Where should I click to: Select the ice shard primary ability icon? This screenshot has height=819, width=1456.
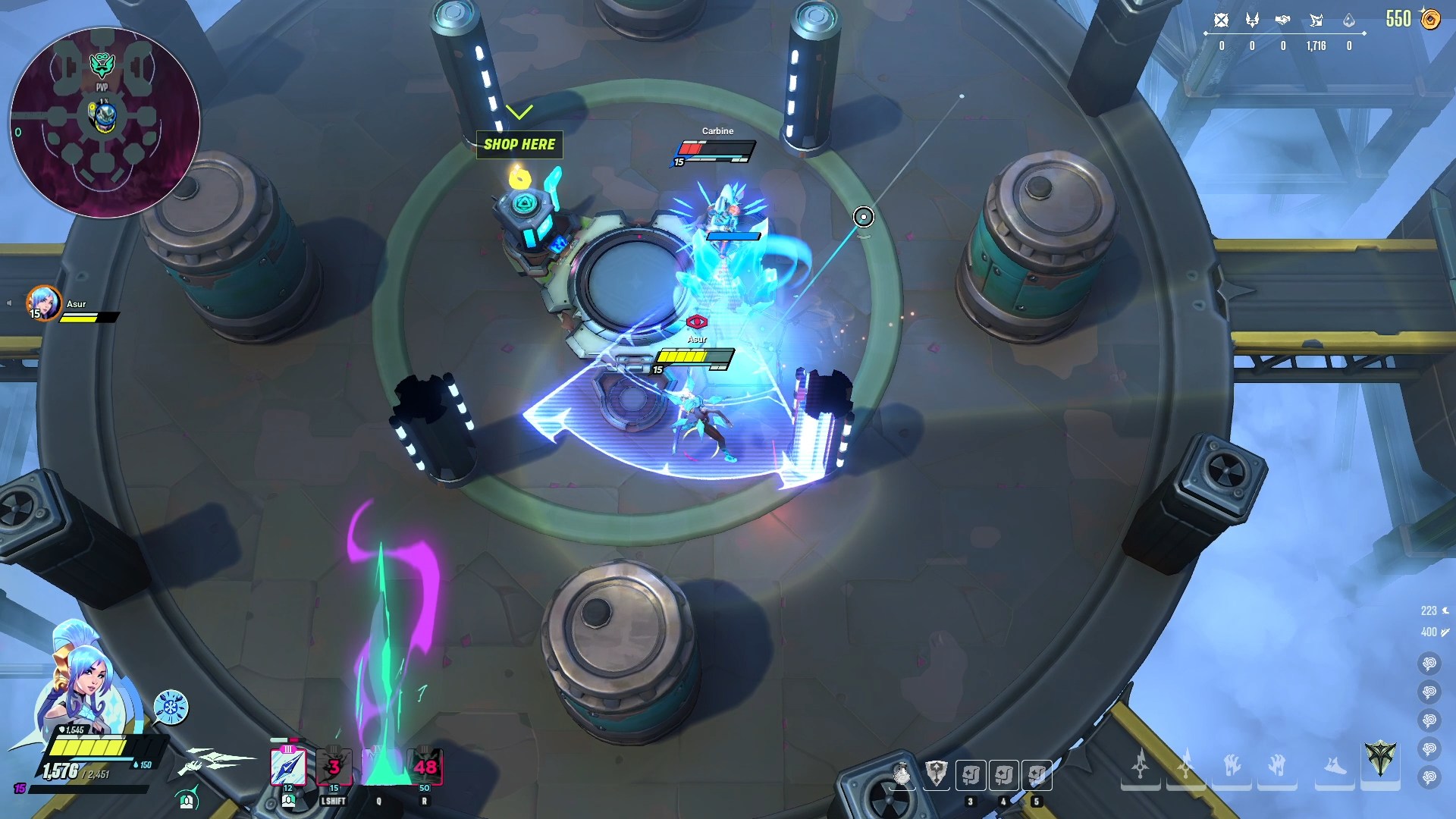point(288,767)
